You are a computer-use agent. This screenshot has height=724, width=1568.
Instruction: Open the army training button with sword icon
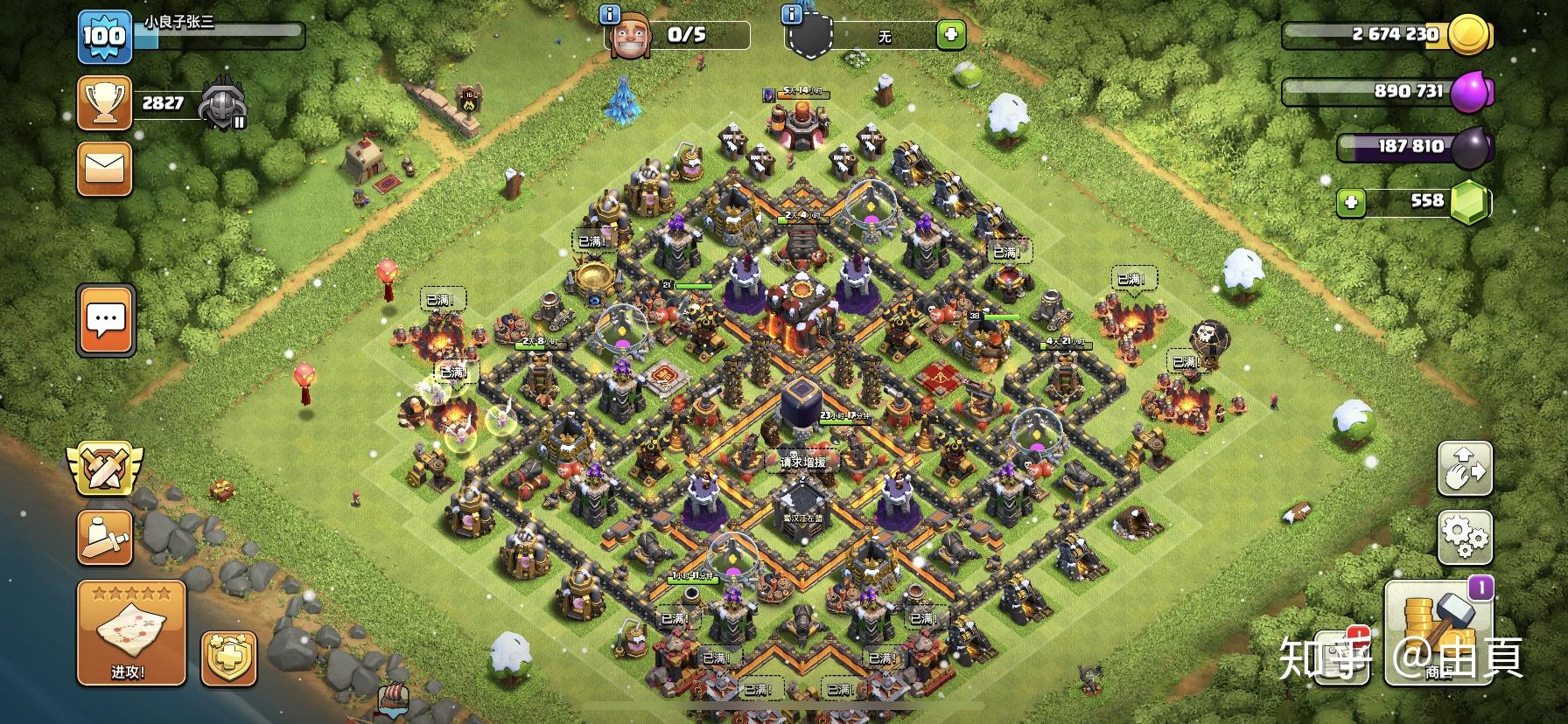(105, 536)
